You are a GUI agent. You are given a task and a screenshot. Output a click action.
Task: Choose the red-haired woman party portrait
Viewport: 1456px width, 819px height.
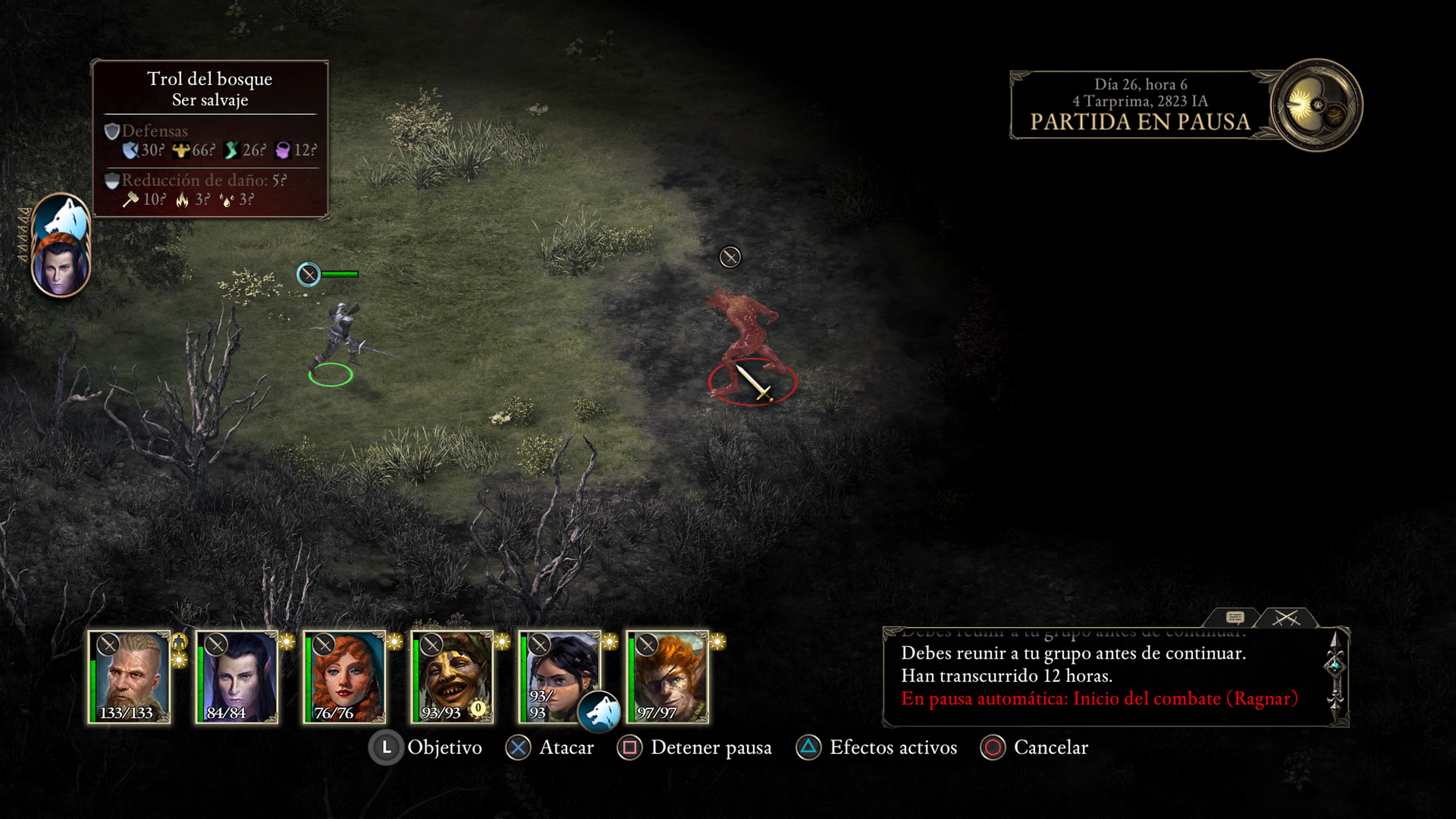coord(345,676)
